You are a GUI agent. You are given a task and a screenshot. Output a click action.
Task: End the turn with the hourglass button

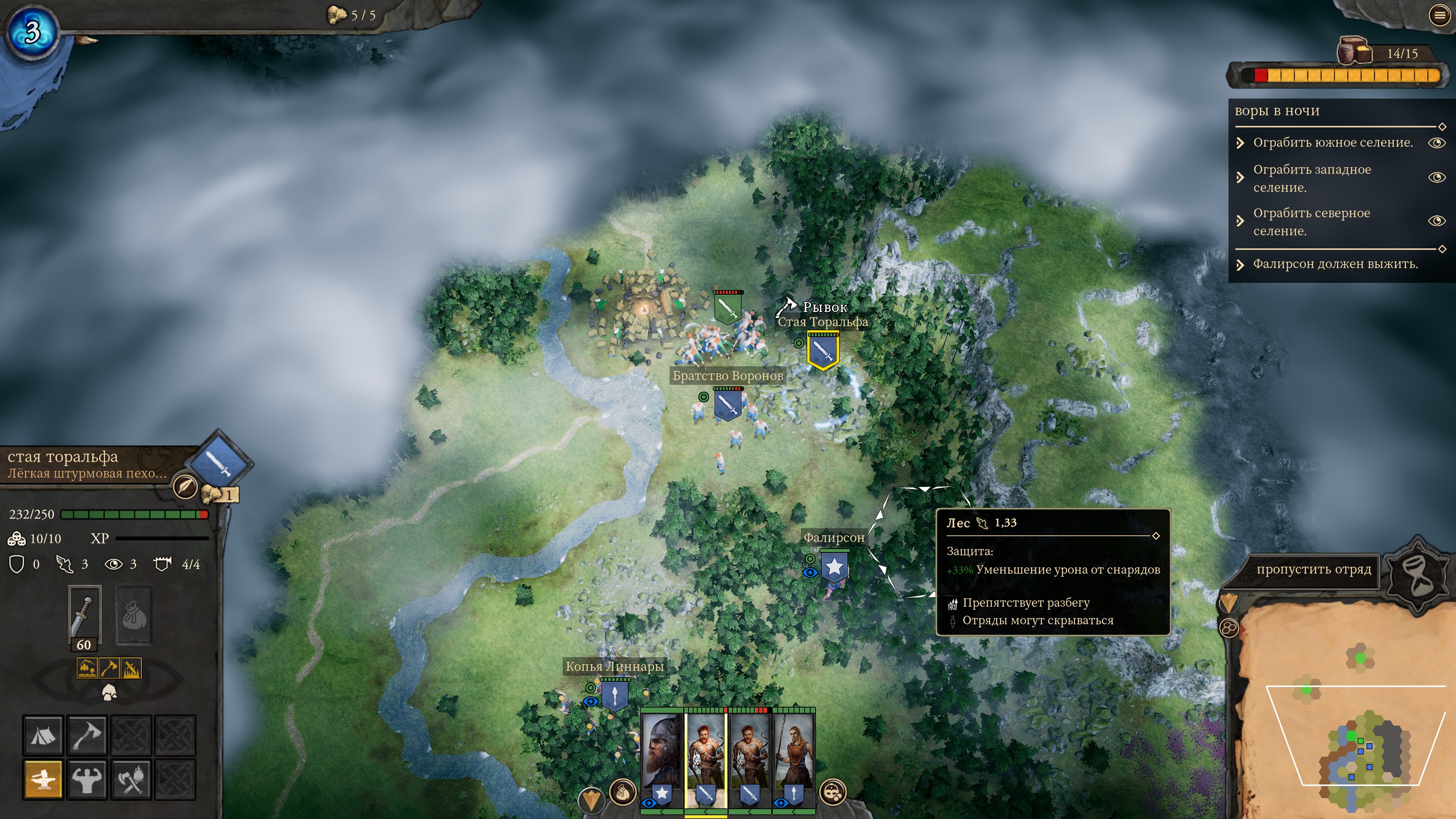(1418, 572)
